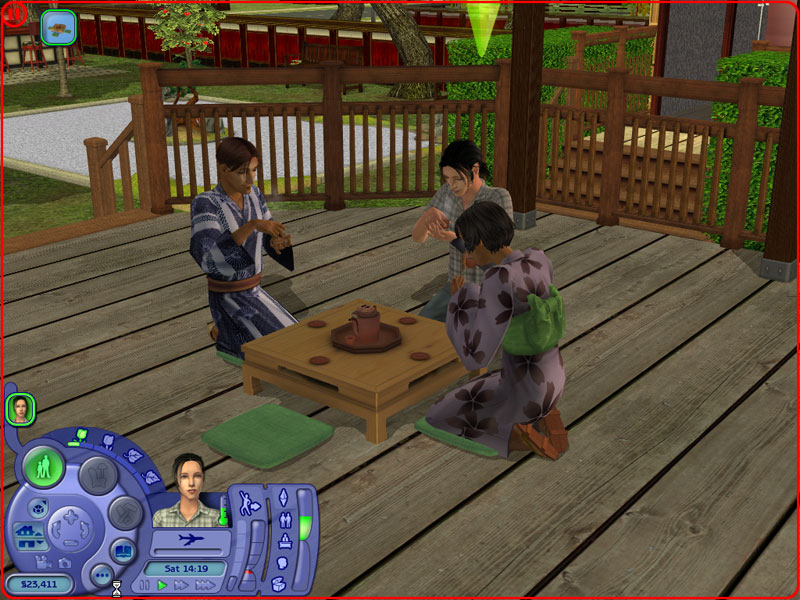The image size is (800, 600).
Task: Set game speed to normal play
Action: [x=162, y=585]
